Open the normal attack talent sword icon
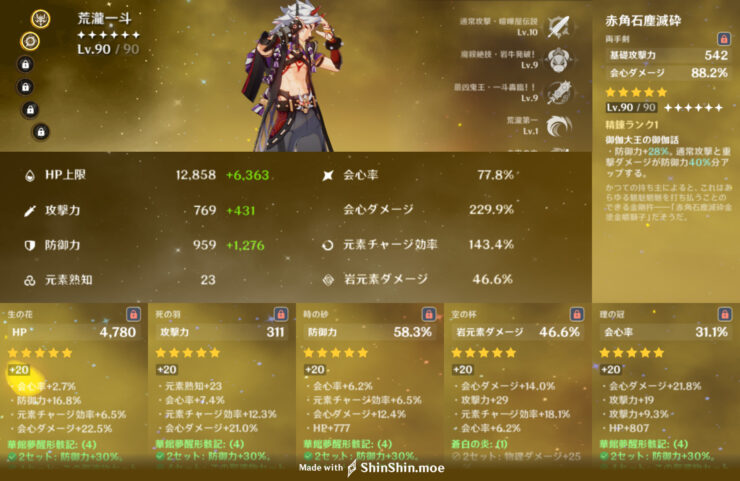The width and height of the screenshot is (740, 481). click(559, 24)
